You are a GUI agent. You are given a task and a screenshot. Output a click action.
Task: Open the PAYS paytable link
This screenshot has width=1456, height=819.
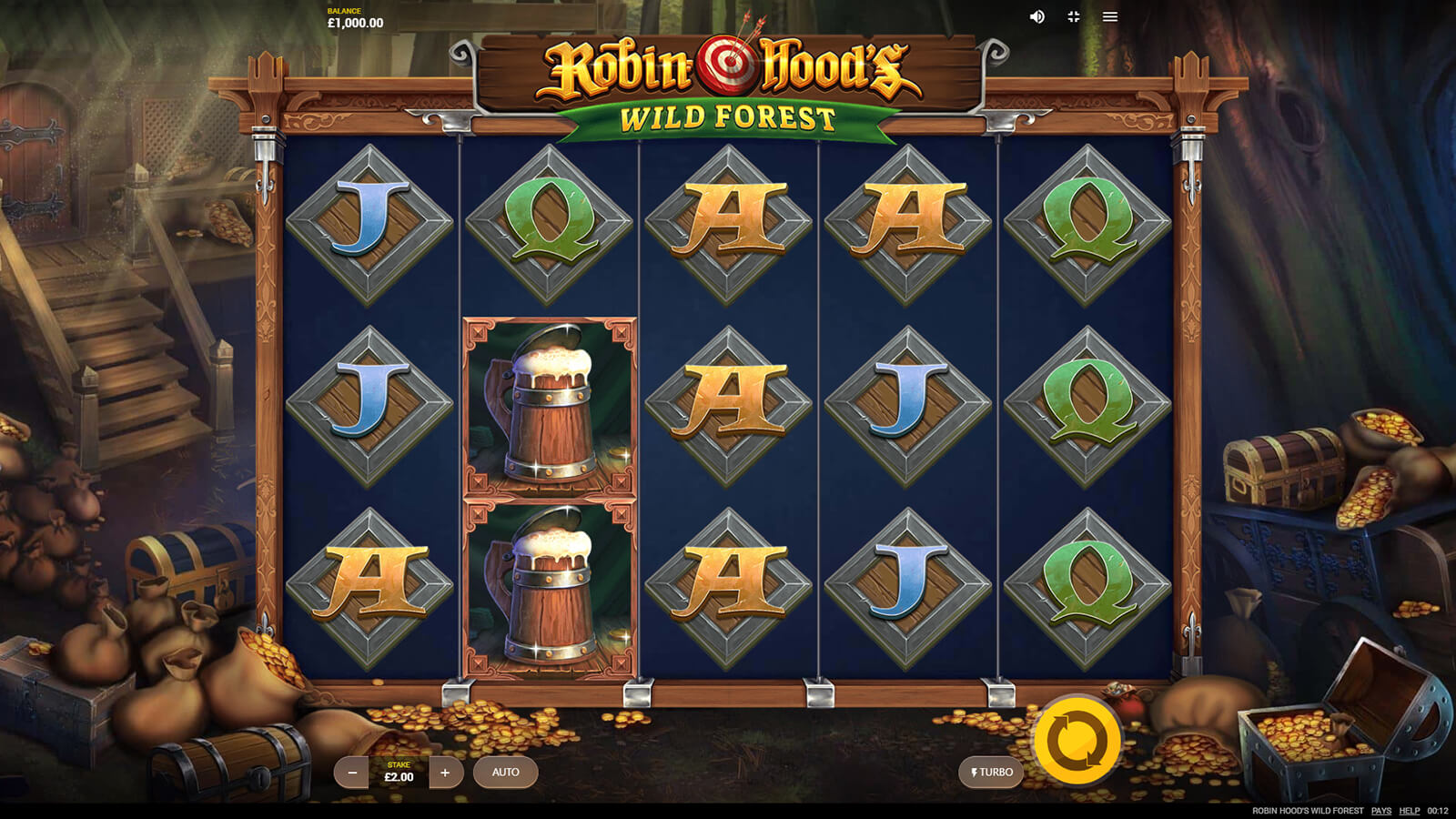click(1381, 811)
